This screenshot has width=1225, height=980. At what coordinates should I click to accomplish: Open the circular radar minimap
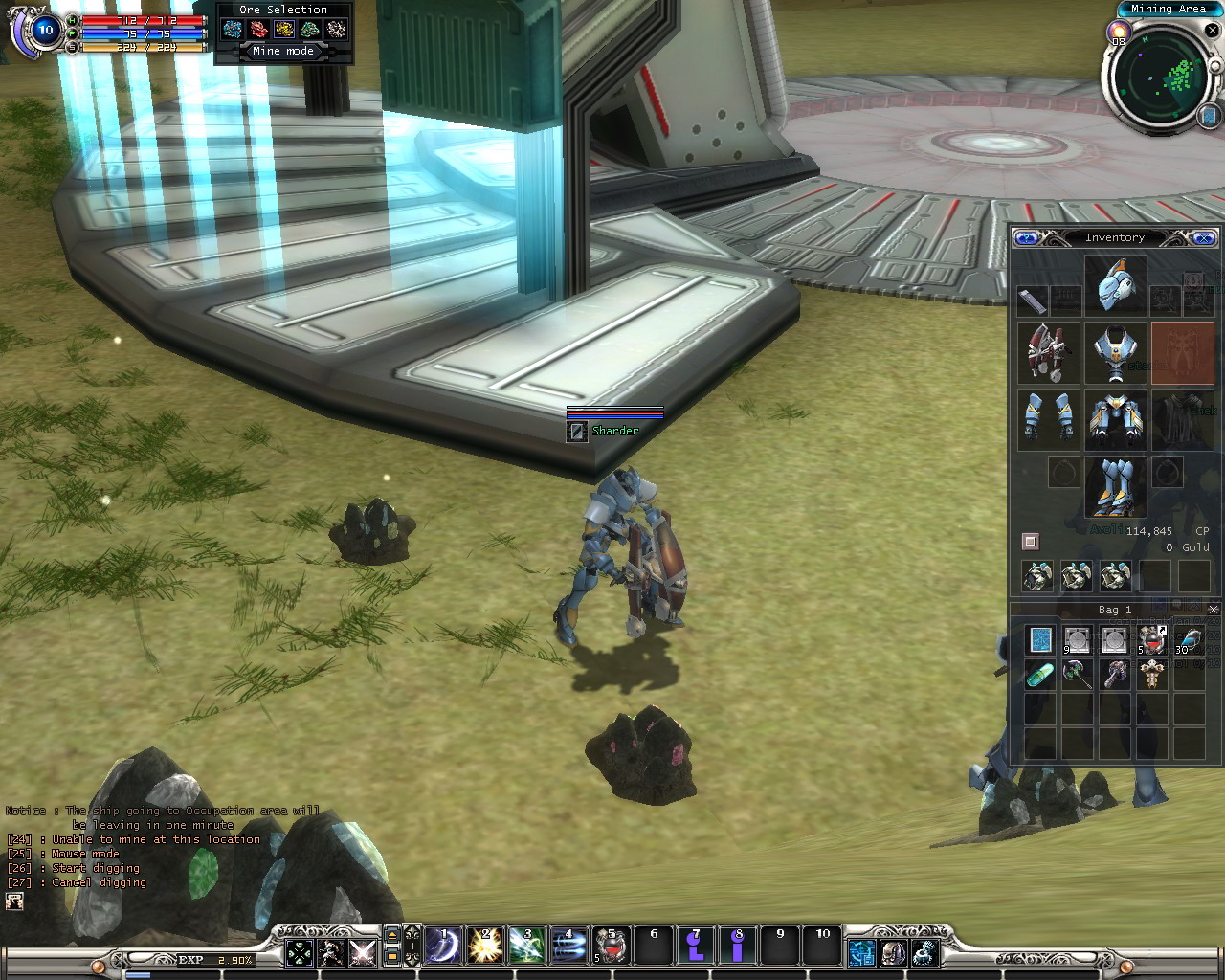(1162, 80)
